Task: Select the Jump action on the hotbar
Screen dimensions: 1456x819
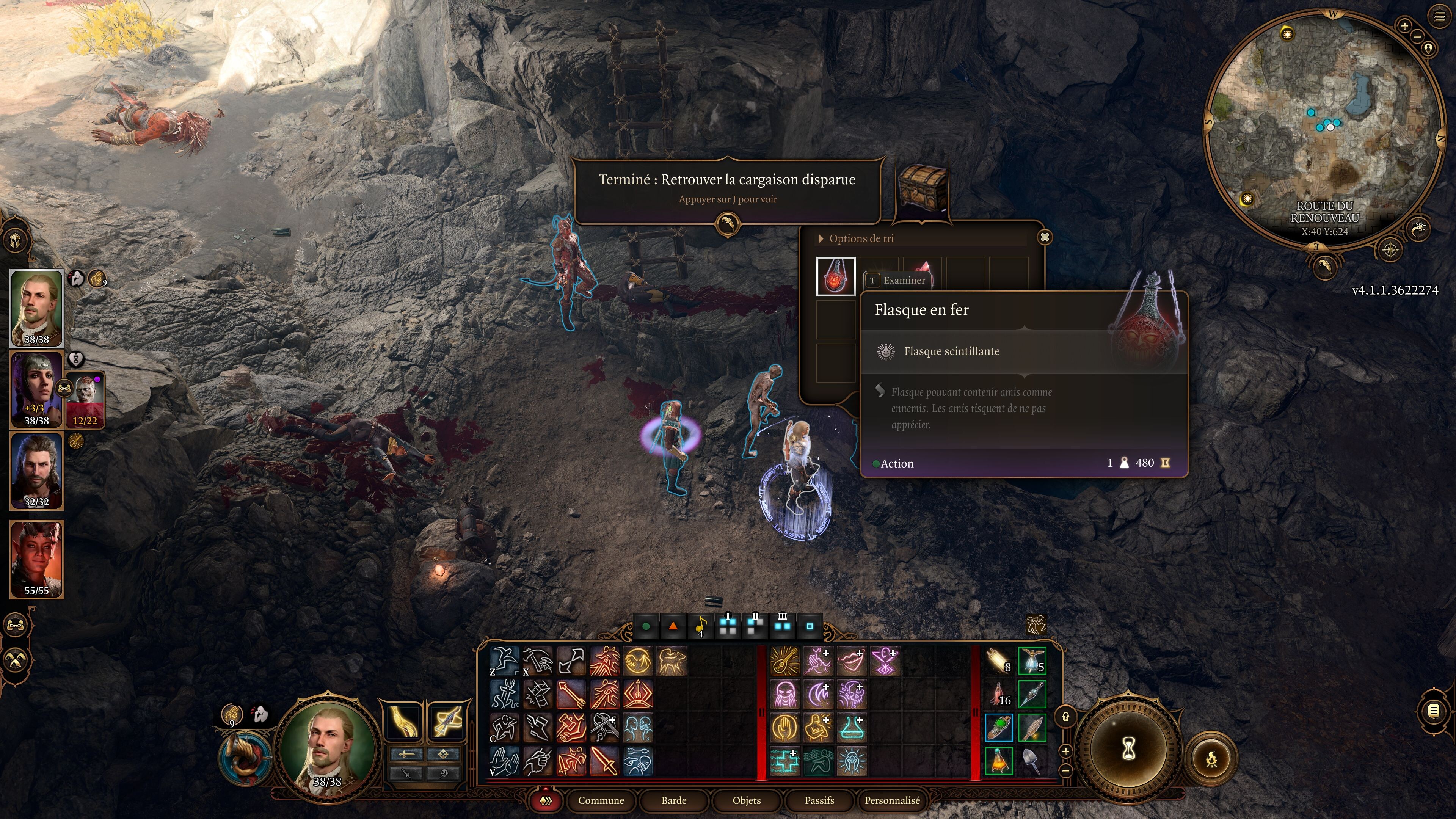Action: (505, 661)
